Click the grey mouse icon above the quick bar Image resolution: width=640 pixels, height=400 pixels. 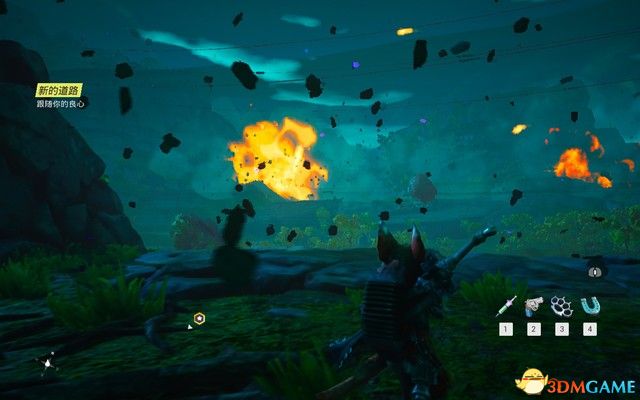pos(595,271)
